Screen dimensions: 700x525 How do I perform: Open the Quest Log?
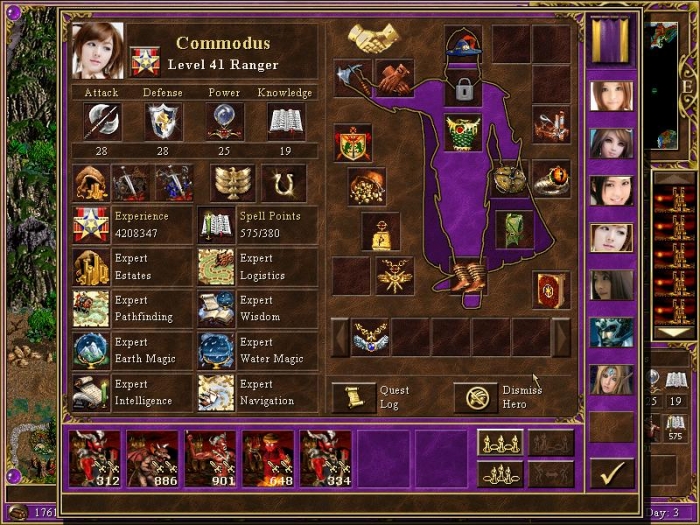click(x=354, y=397)
